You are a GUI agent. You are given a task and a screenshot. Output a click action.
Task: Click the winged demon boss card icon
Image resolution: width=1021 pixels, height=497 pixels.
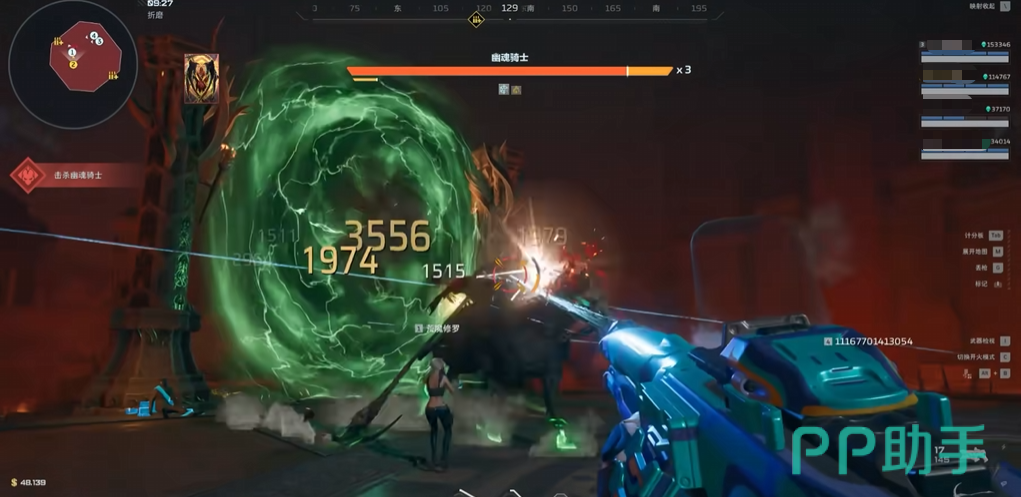[x=201, y=79]
